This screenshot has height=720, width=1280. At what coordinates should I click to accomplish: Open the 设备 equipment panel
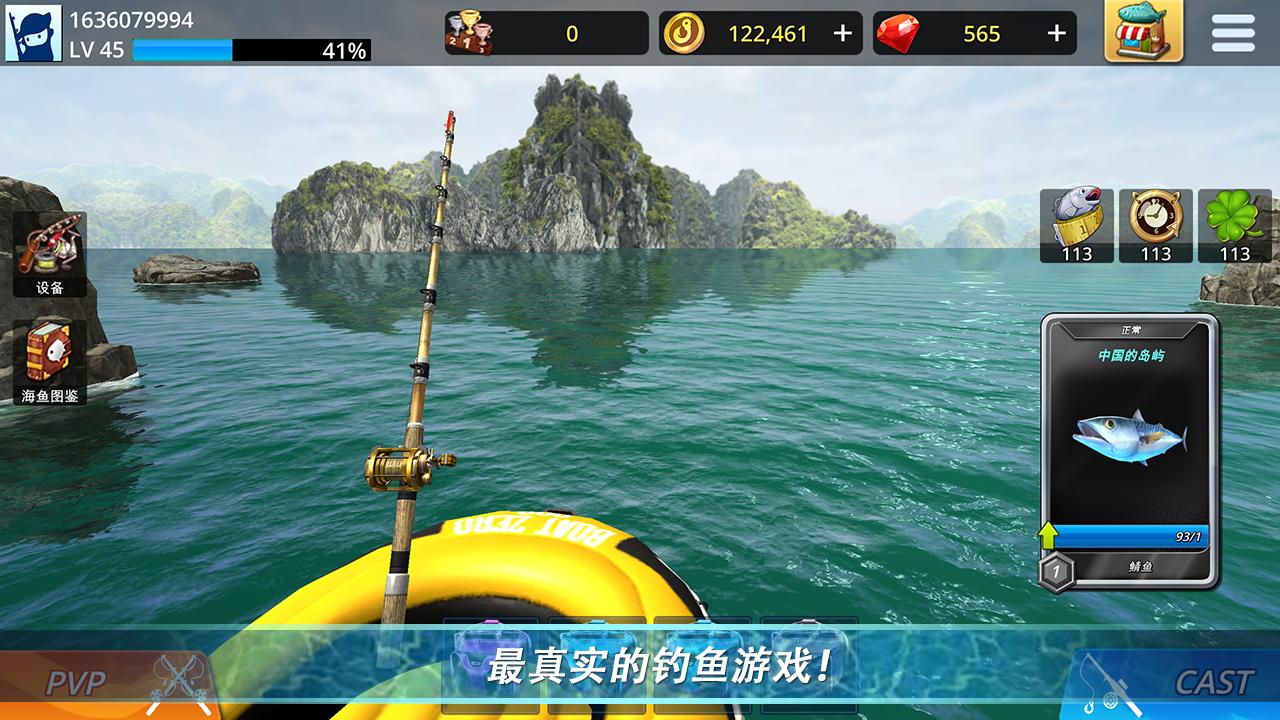(48, 253)
